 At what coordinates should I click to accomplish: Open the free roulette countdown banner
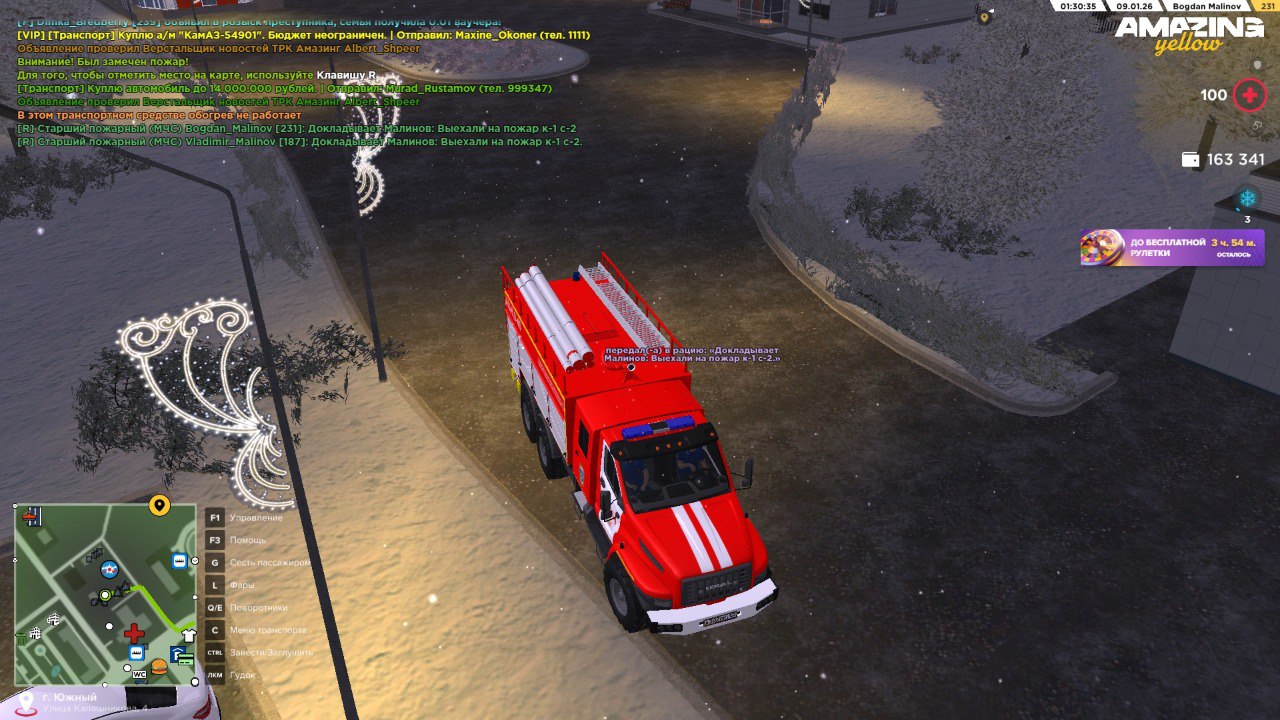click(x=1172, y=247)
